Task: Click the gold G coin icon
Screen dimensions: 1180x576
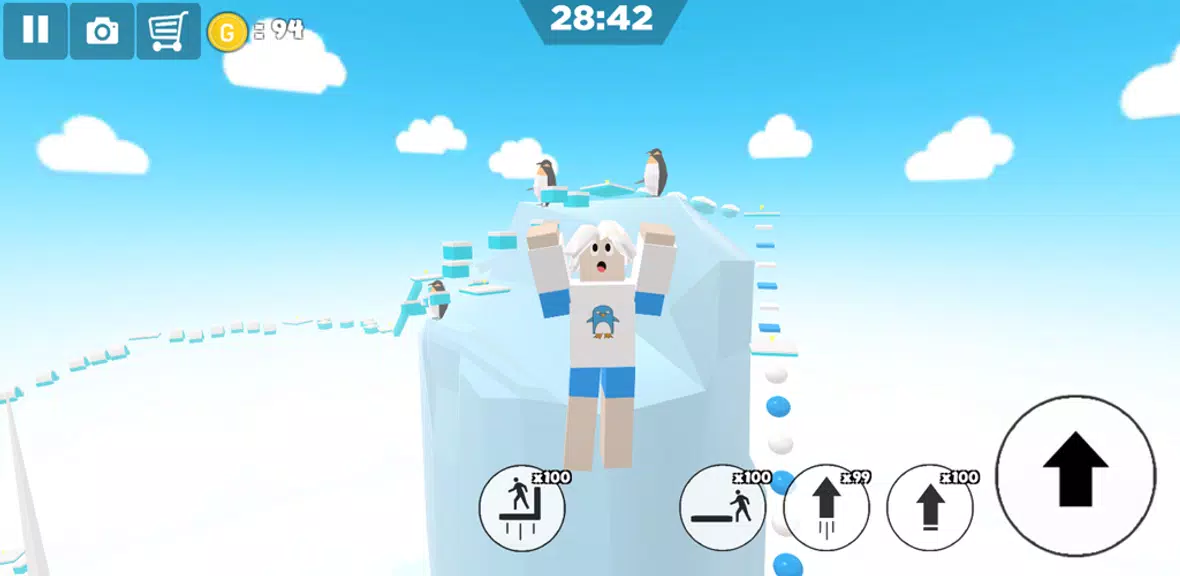Action: 227,32
